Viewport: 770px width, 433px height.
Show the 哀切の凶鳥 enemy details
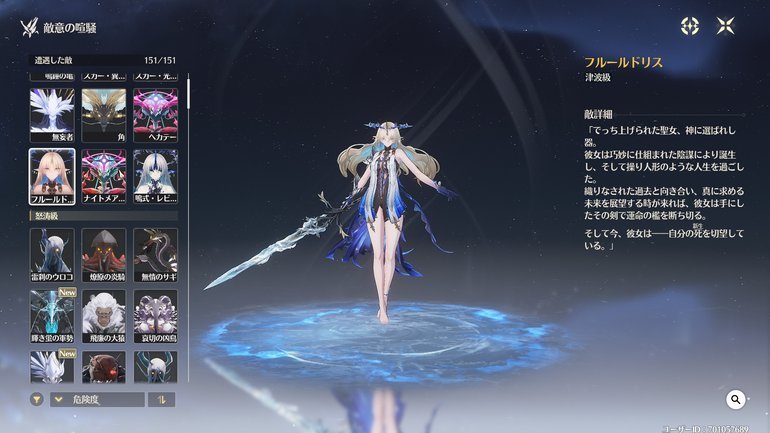point(156,315)
